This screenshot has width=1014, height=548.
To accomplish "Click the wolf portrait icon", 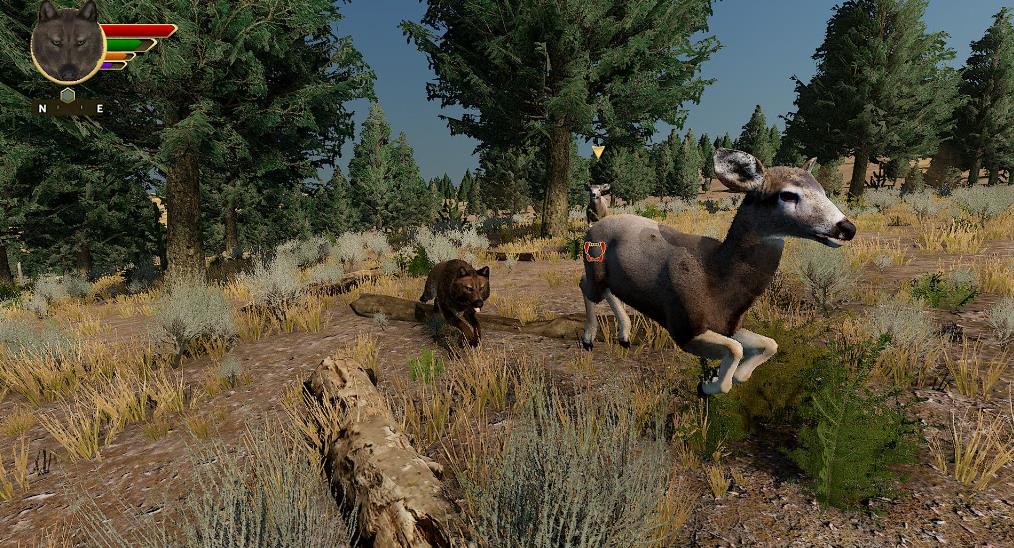I will pyautogui.click(x=67, y=42).
